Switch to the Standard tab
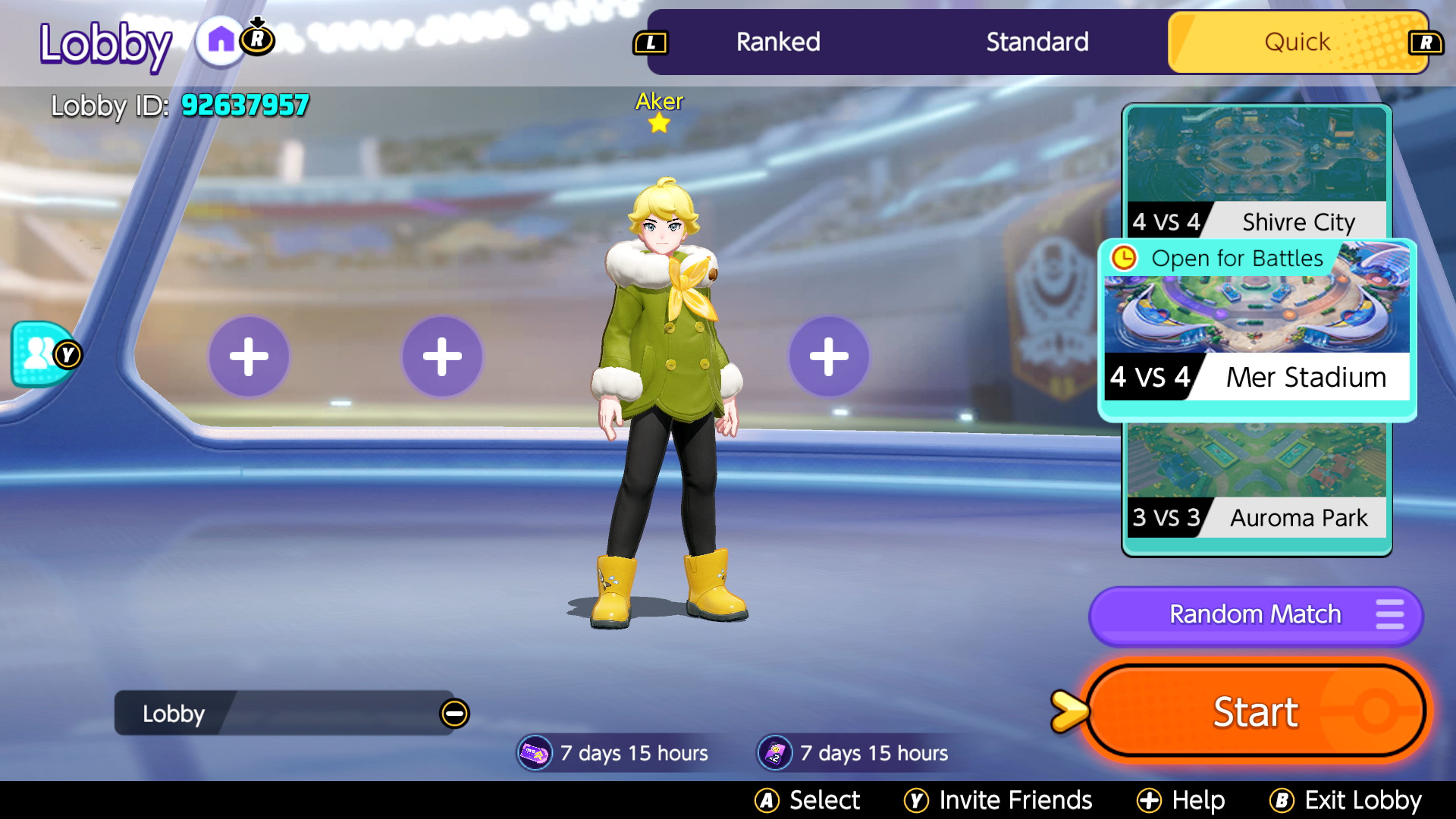Viewport: 1456px width, 819px height. [x=1037, y=42]
